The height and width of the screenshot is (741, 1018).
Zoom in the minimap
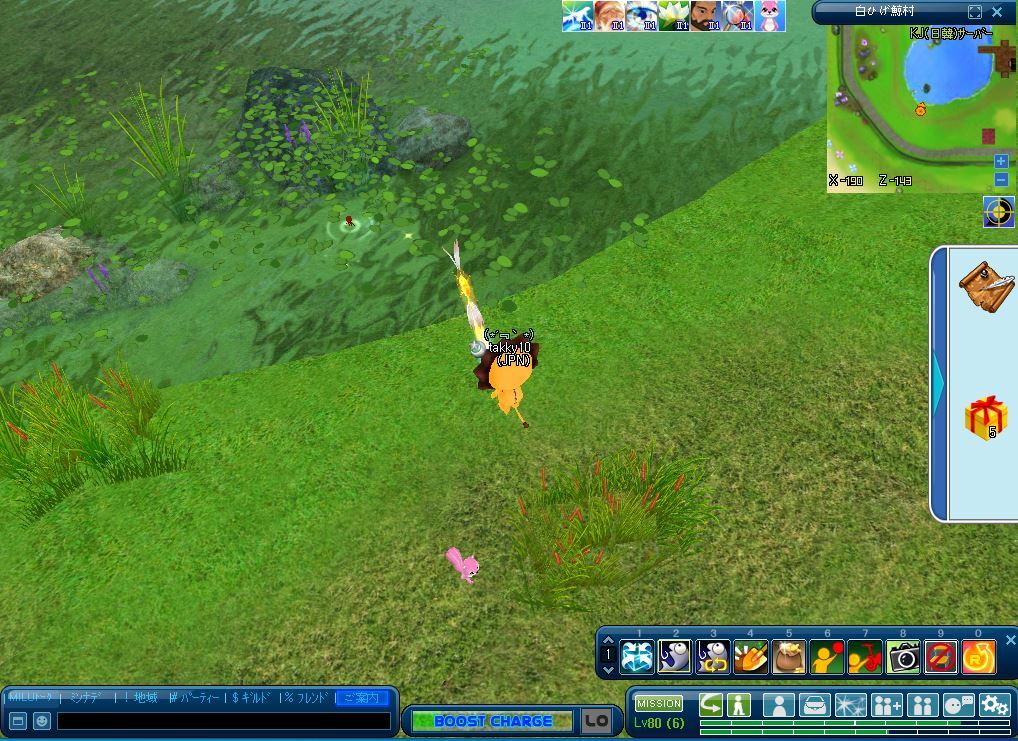tap(1001, 161)
